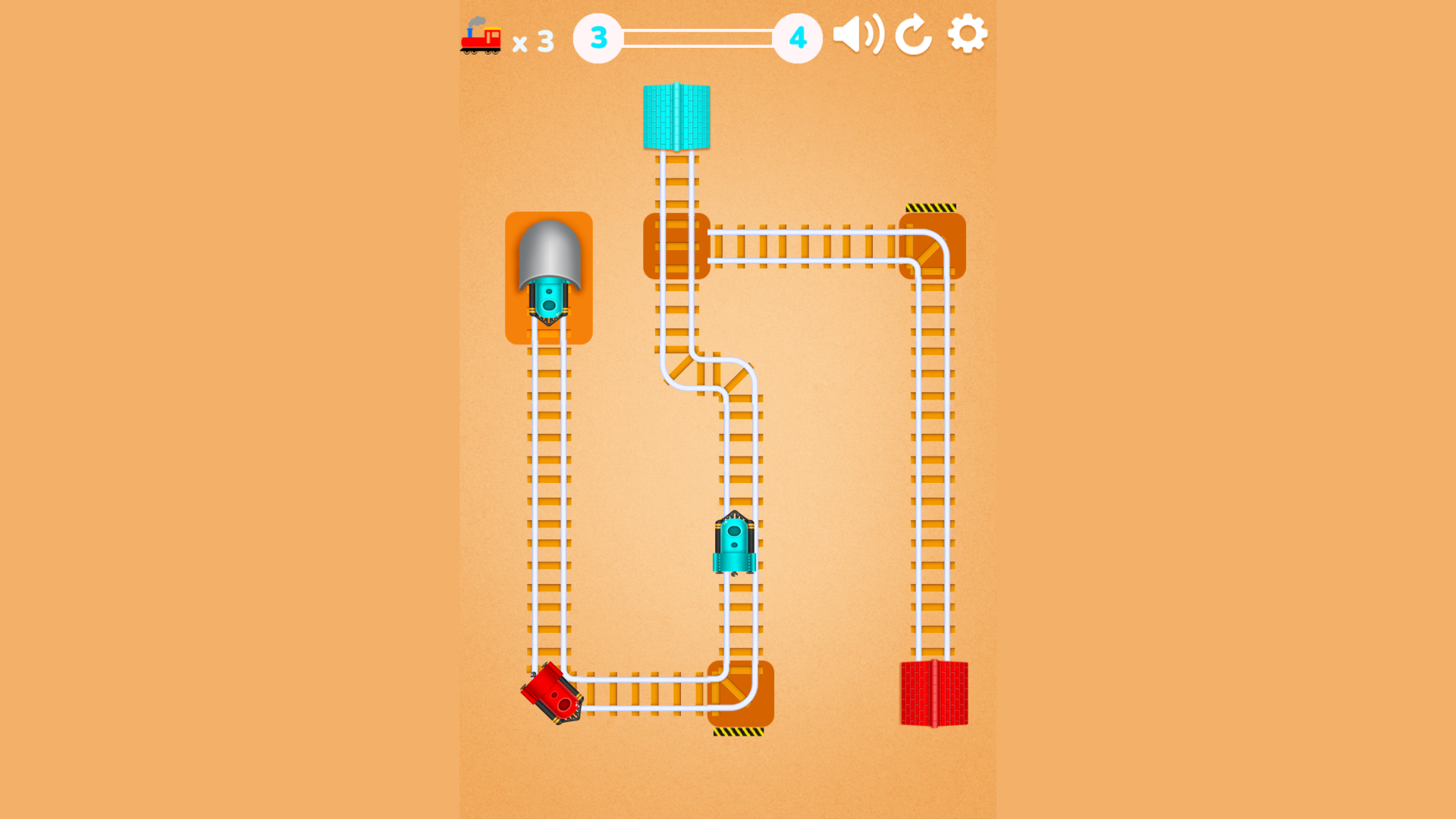Restart the current level
The width and height of the screenshot is (1456, 819).
pos(913,33)
